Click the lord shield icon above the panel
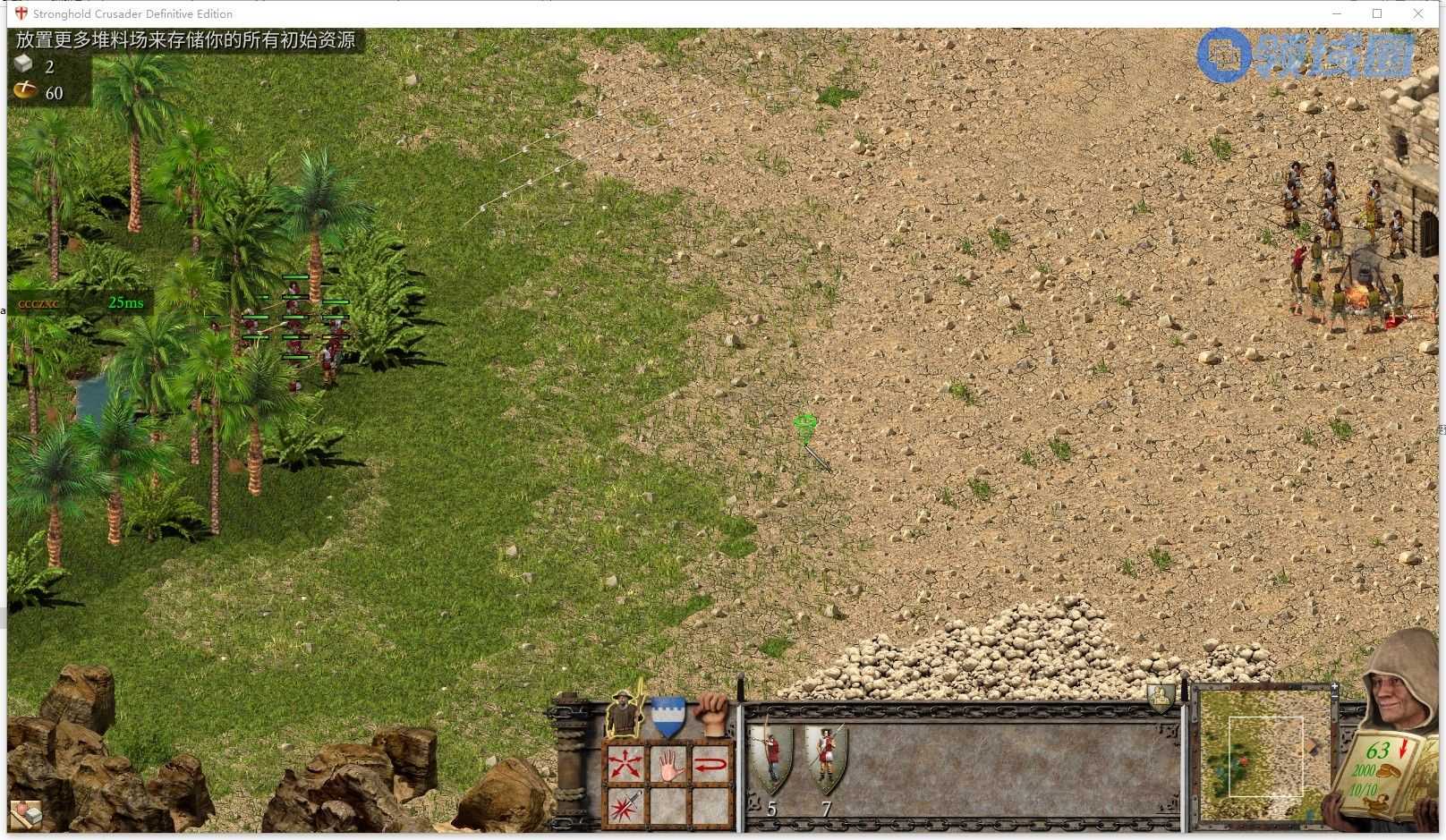The height and width of the screenshot is (840, 1446). [x=1161, y=695]
